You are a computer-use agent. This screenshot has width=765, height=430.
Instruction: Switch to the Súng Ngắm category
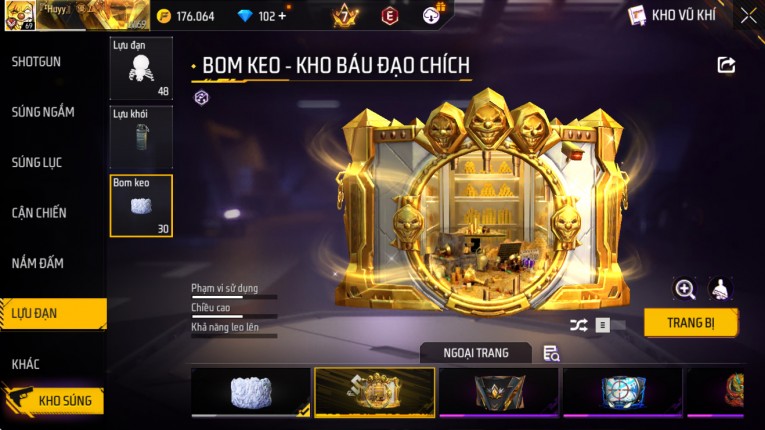[x=43, y=112]
